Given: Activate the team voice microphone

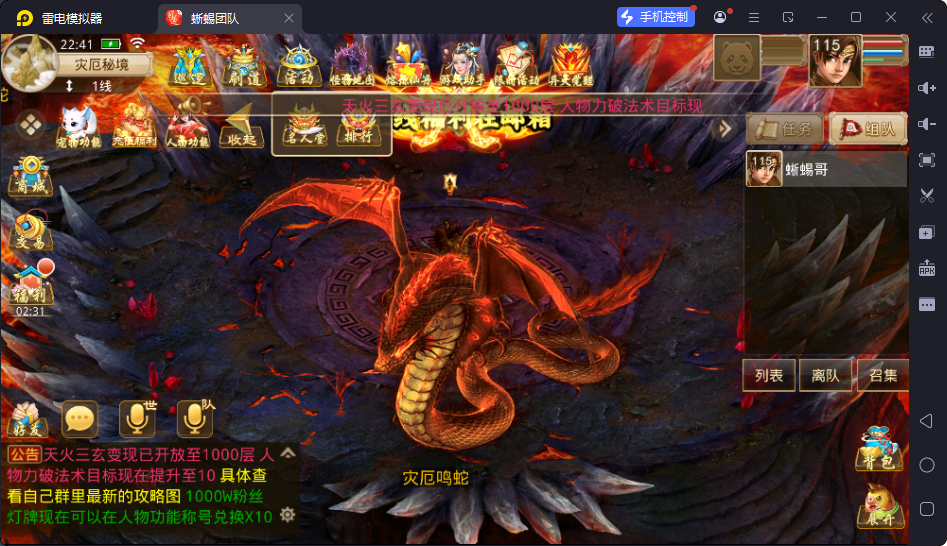Looking at the screenshot, I should [194, 419].
